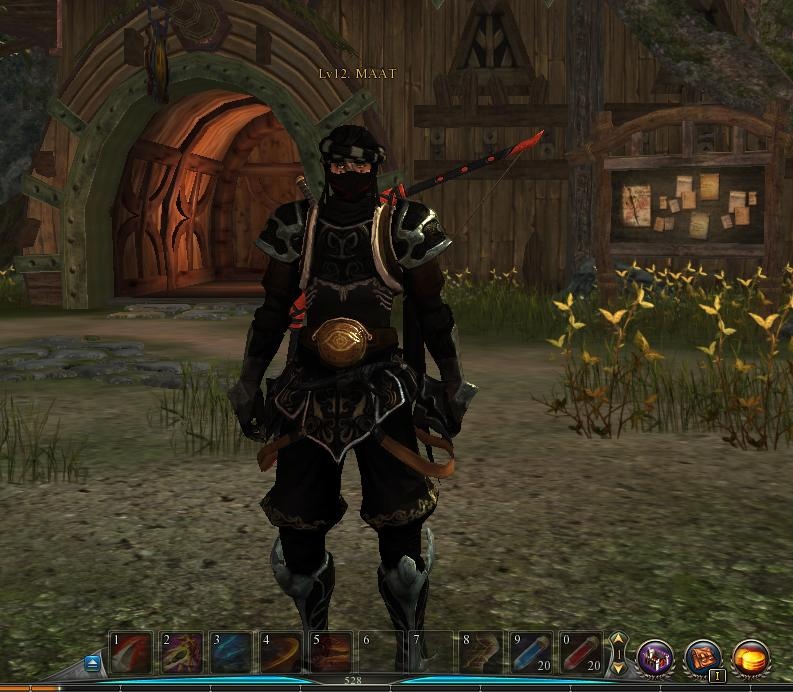Screen dimensions: 793x692
Task: Activate the red slash skill in slot 1
Action: 132,653
